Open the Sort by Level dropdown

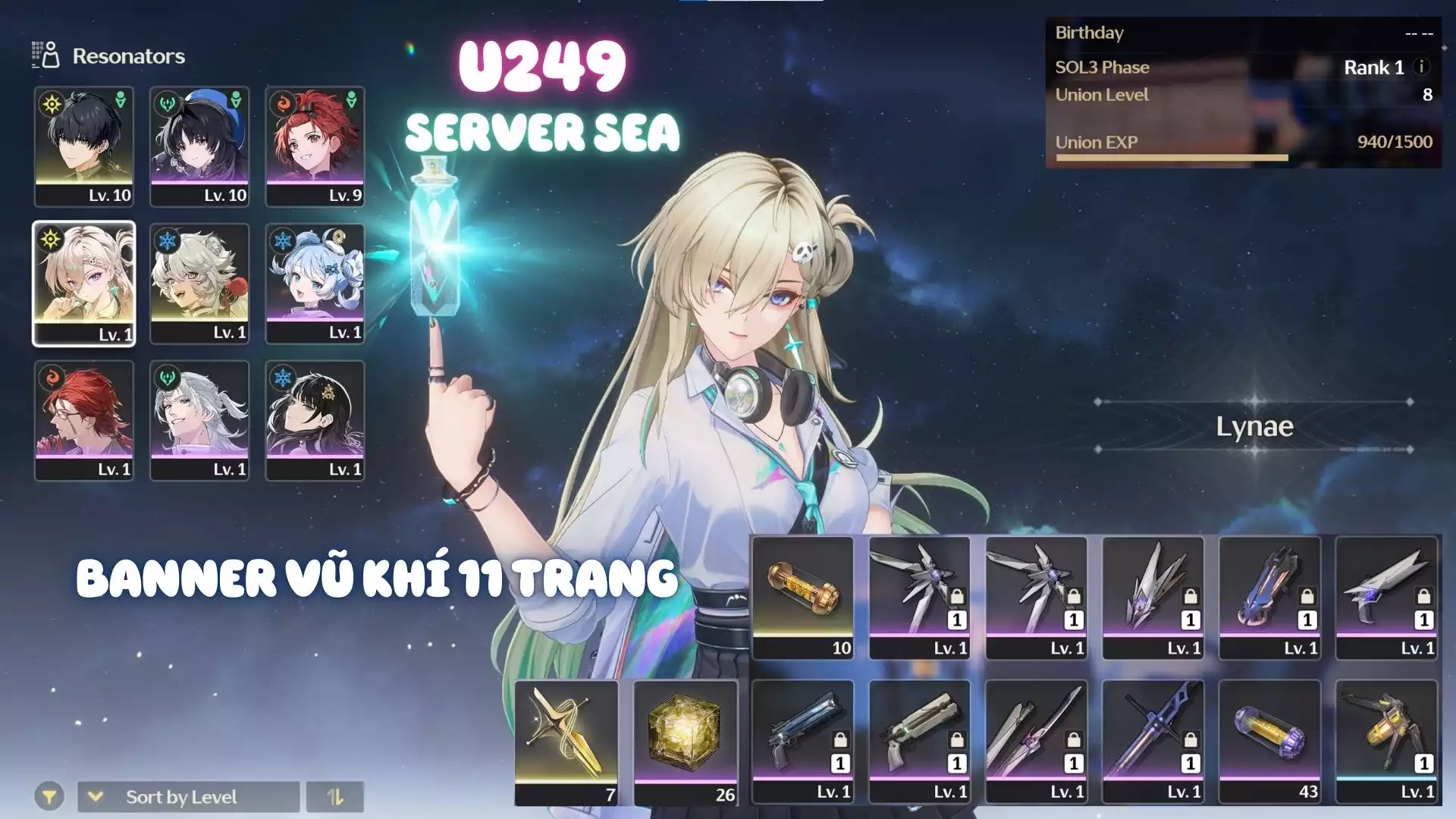coord(188,797)
